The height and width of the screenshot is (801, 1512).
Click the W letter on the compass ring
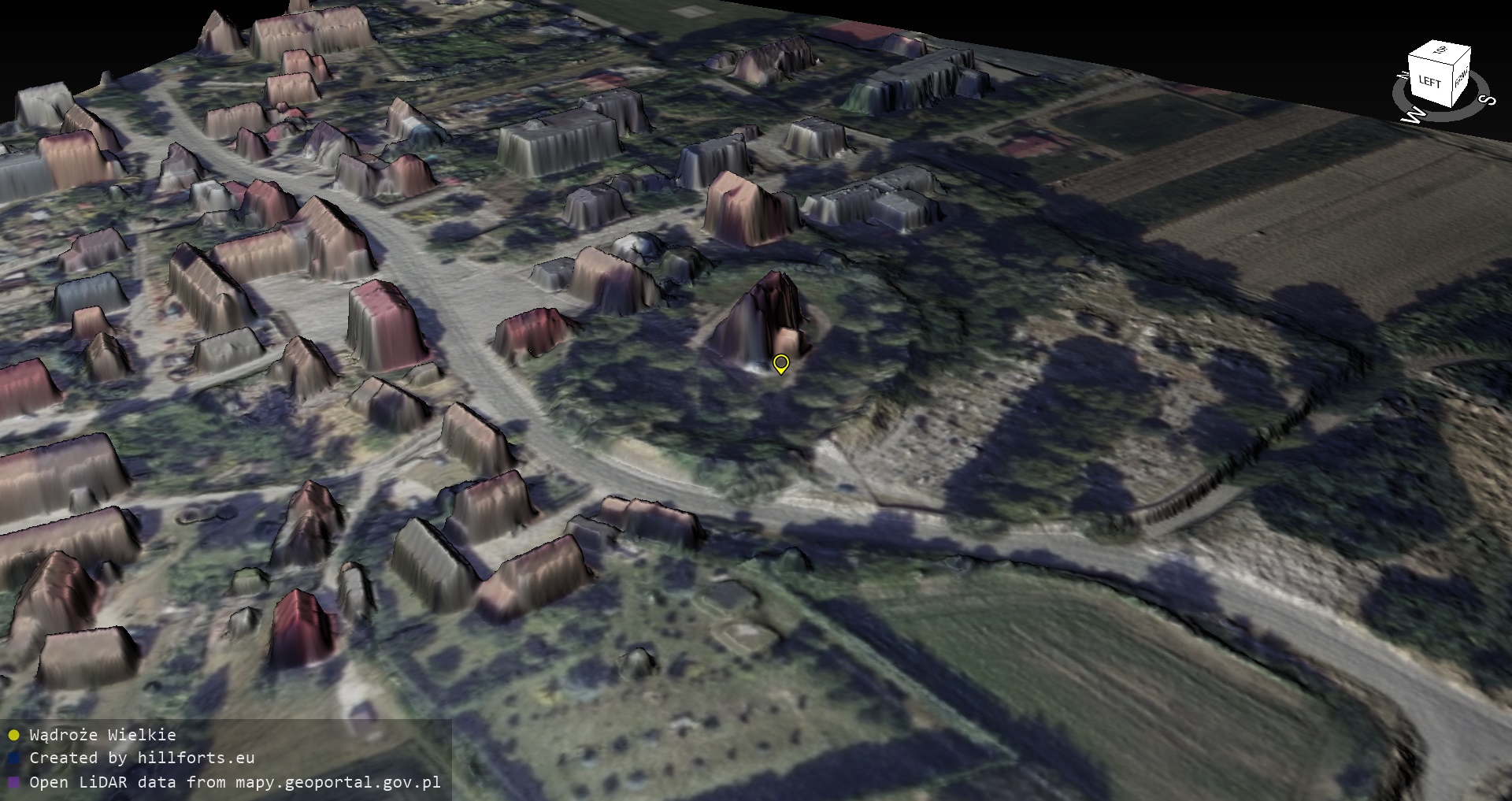pos(1414,117)
